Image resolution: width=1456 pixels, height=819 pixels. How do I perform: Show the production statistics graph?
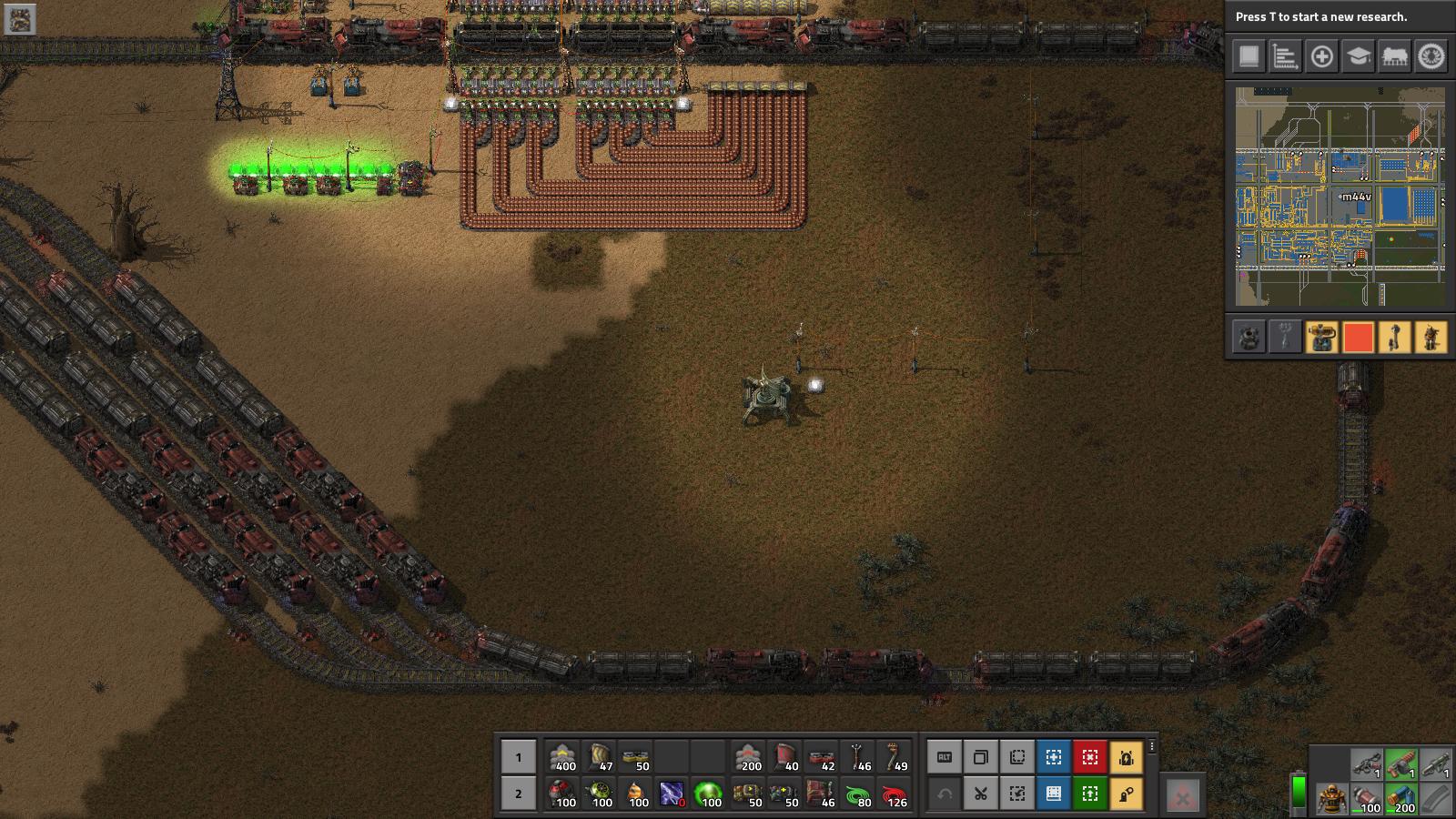[x=1285, y=56]
